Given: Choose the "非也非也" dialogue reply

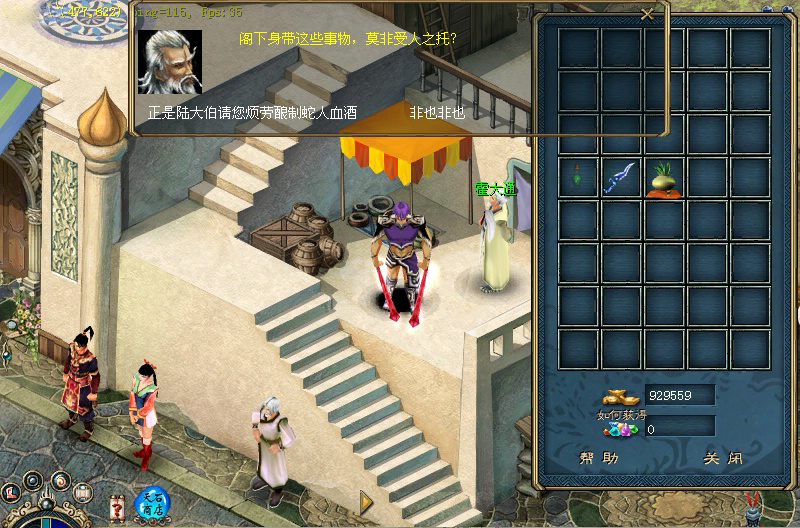Looking at the screenshot, I should 437,113.
